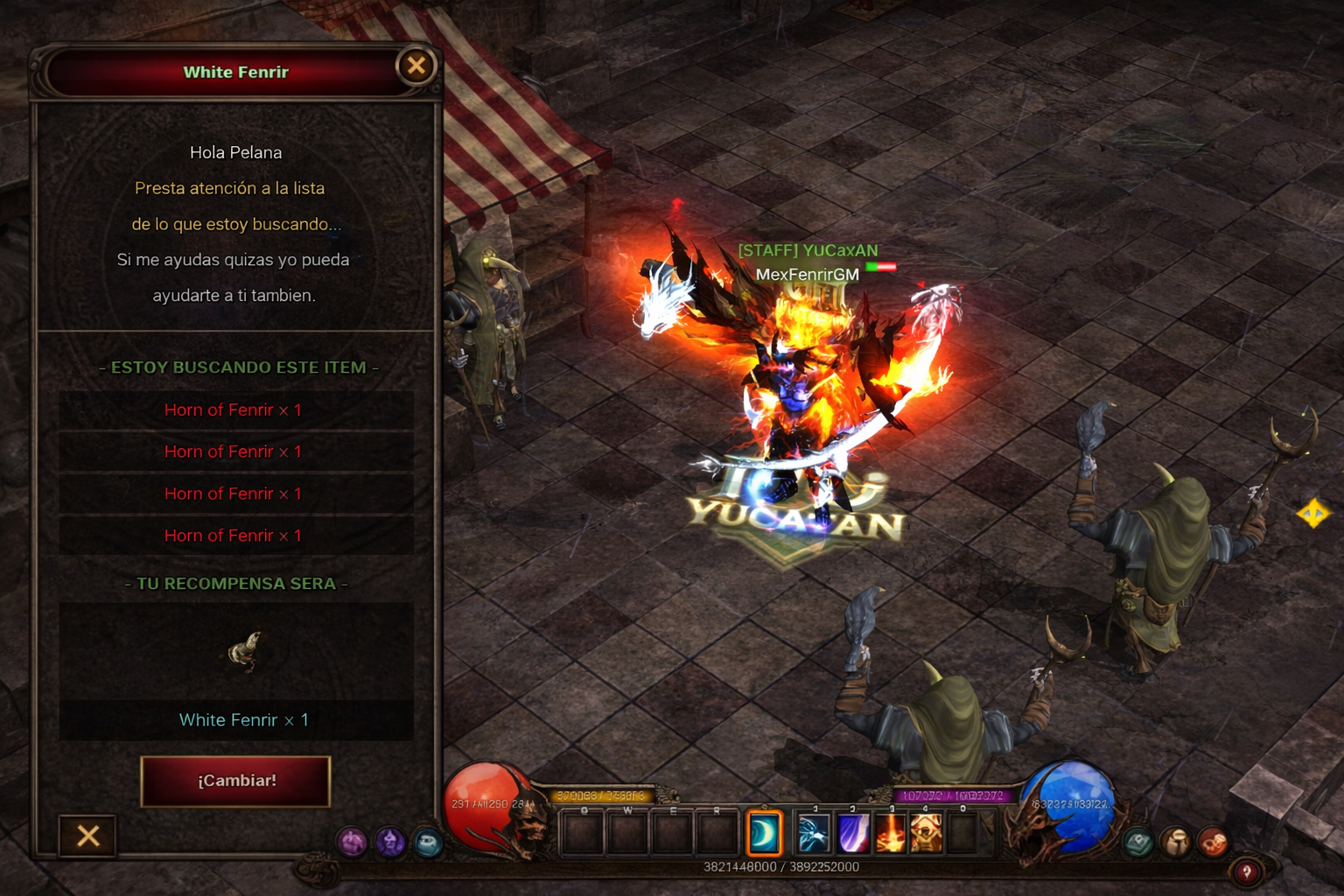Open the red question mark help button

(1246, 871)
